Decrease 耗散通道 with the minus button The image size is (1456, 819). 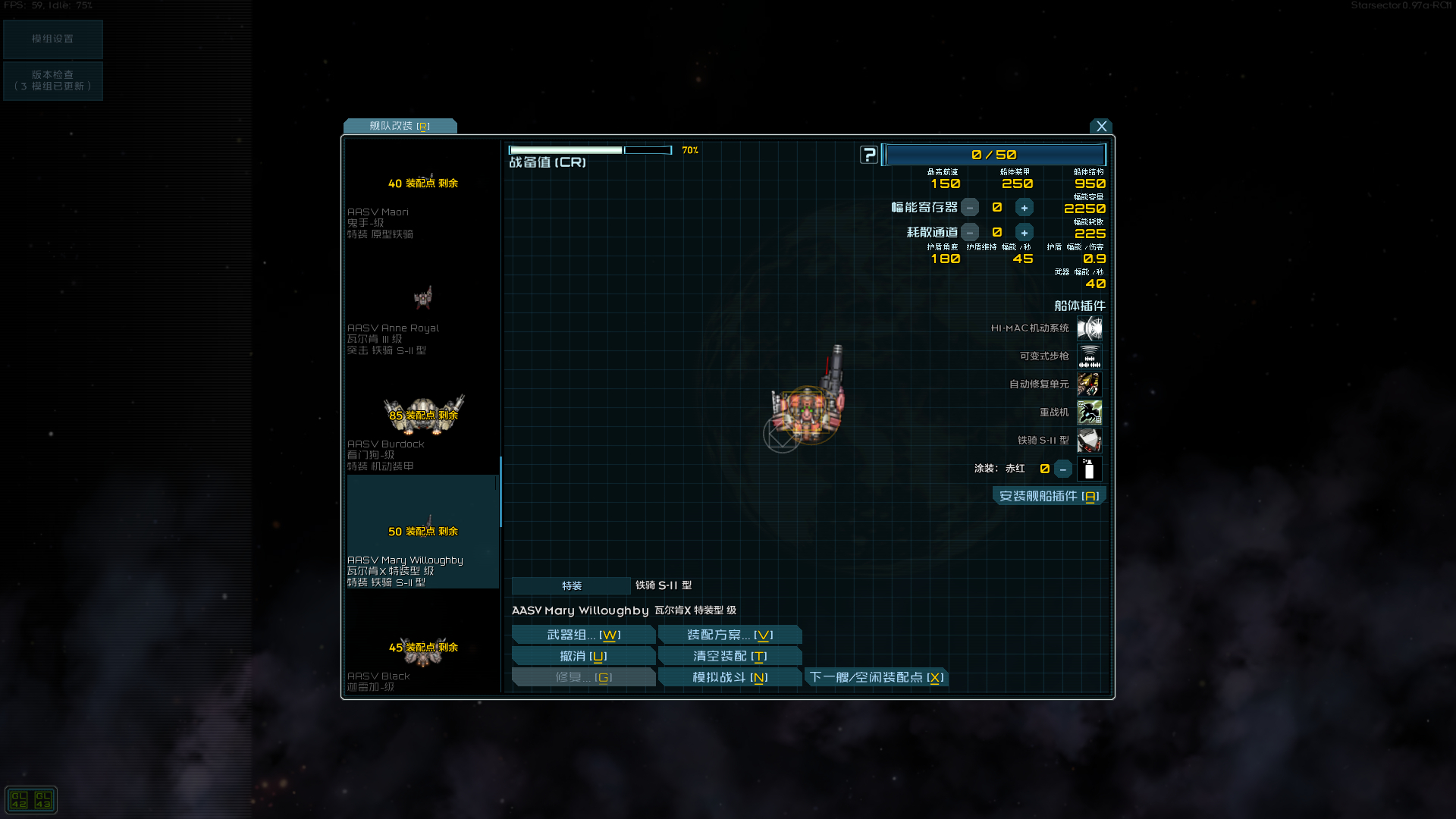(x=969, y=232)
